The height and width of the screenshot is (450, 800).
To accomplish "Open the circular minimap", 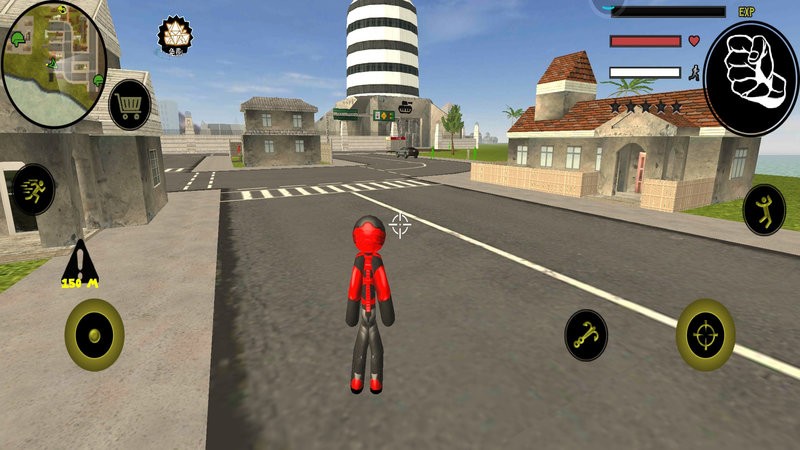I will click(53, 62).
